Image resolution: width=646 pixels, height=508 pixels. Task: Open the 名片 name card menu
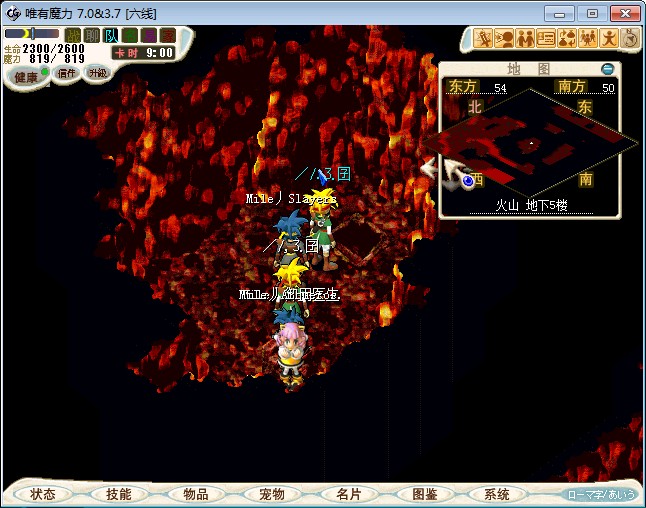point(348,494)
